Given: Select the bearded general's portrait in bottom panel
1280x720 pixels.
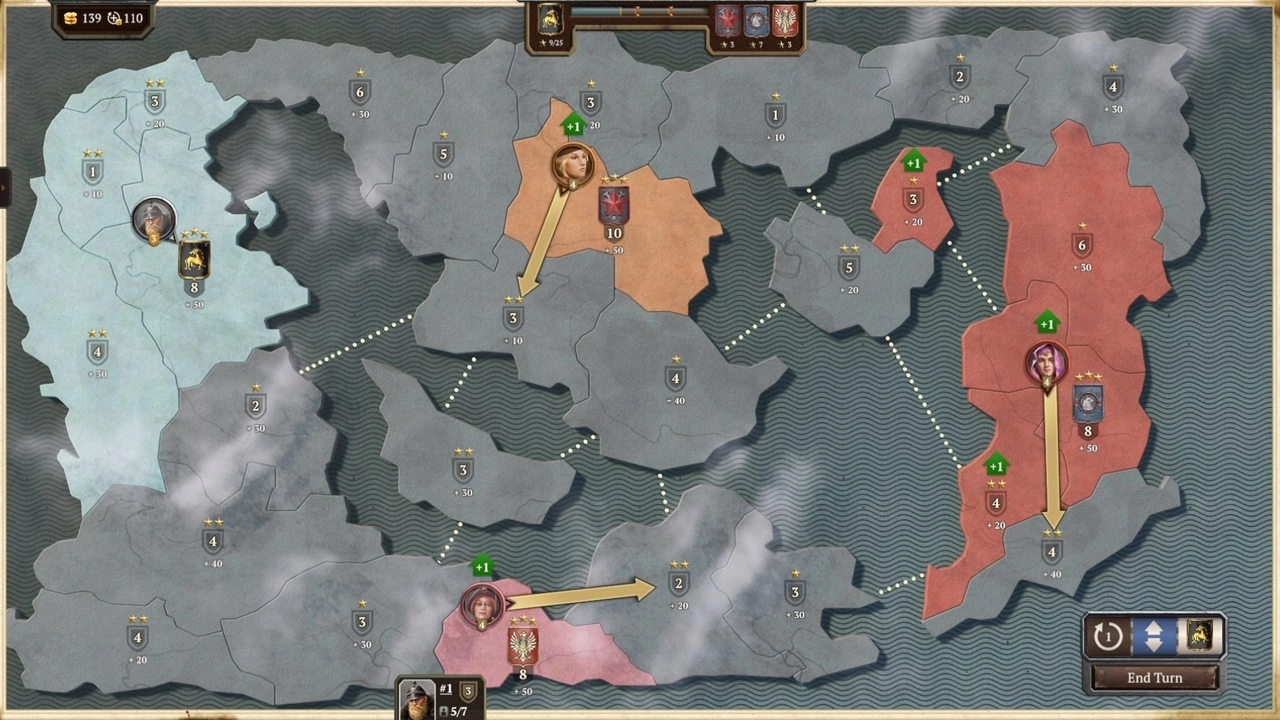Looking at the screenshot, I should pyautogui.click(x=415, y=700).
